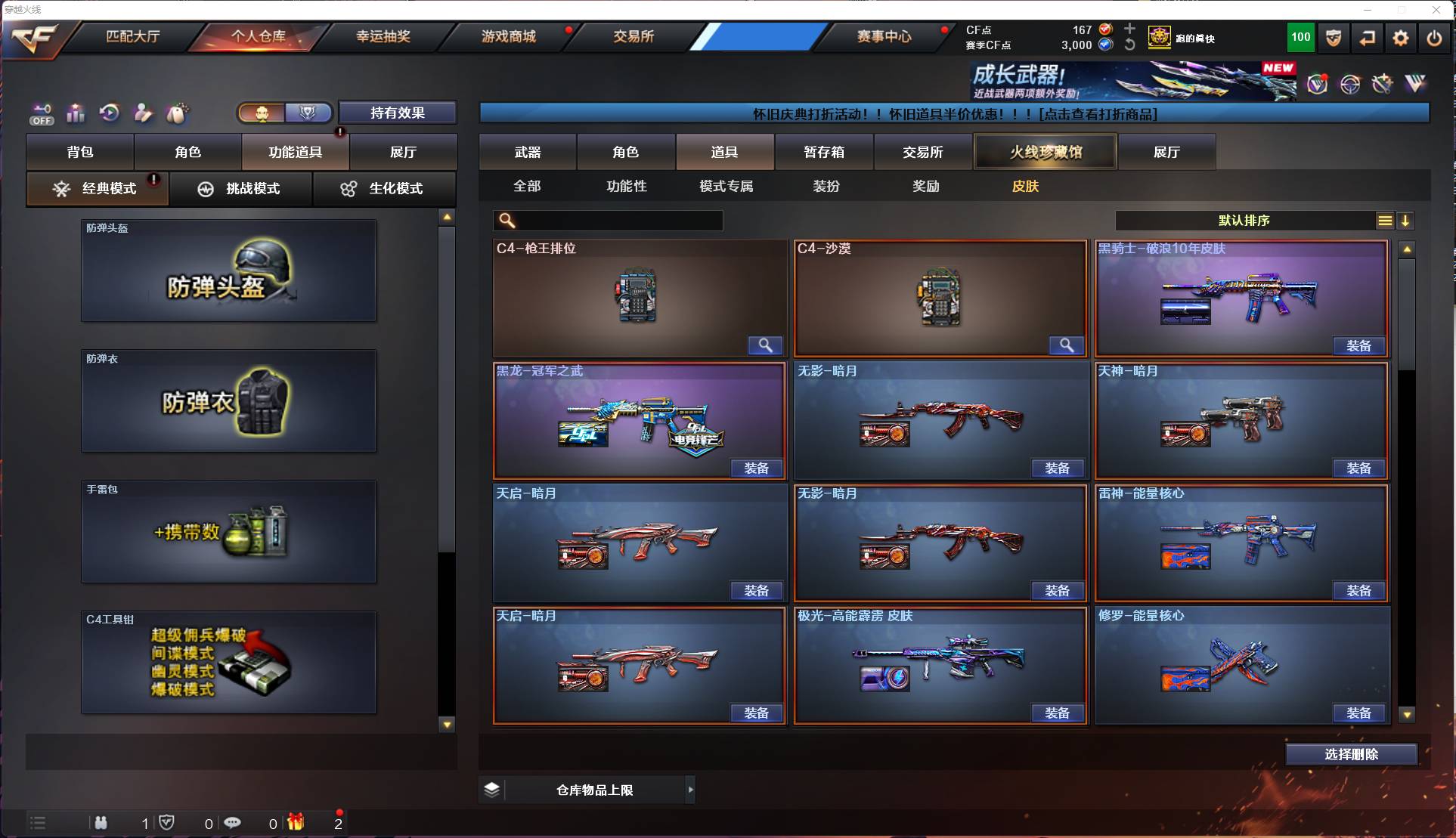Open the statistics bar-chart icon above the inventory
Viewport: 1456px width, 838px height.
pyautogui.click(x=76, y=113)
